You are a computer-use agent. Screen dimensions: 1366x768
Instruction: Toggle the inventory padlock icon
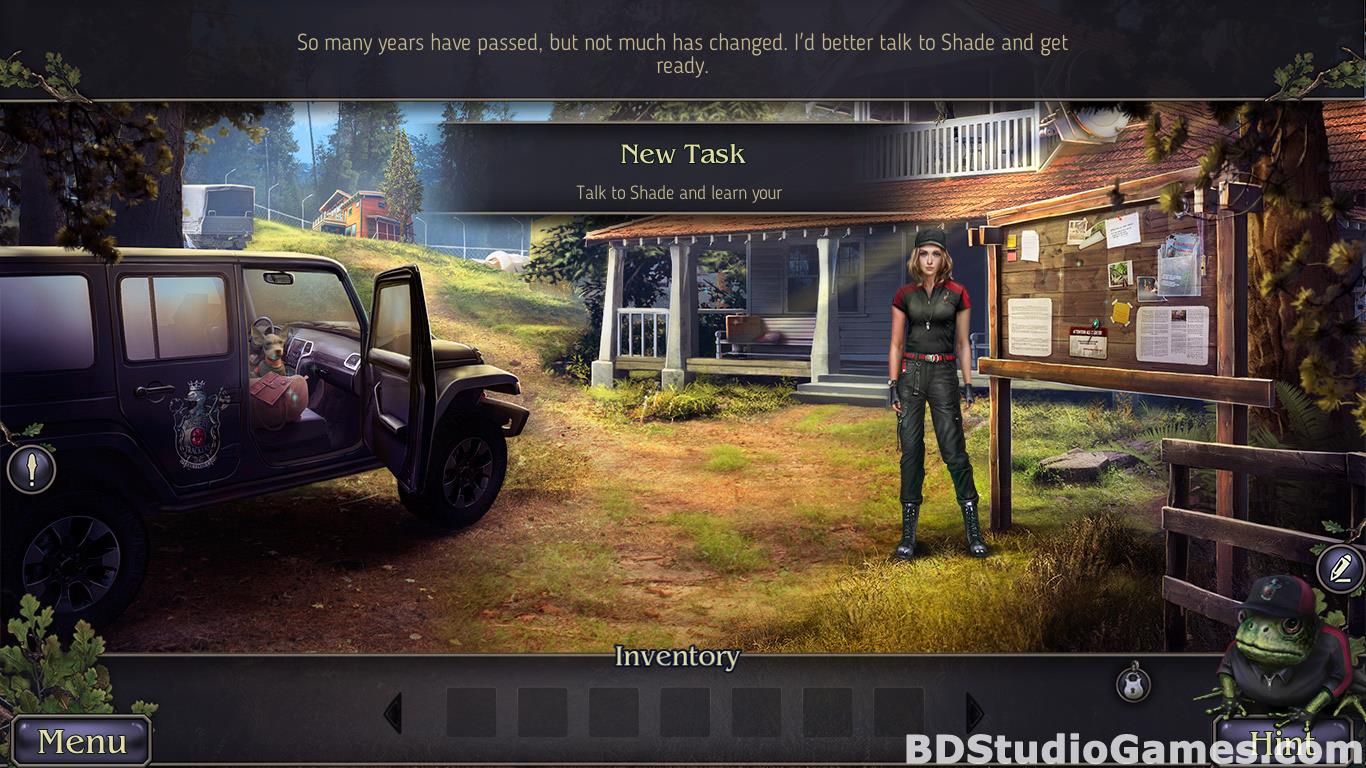(1133, 684)
